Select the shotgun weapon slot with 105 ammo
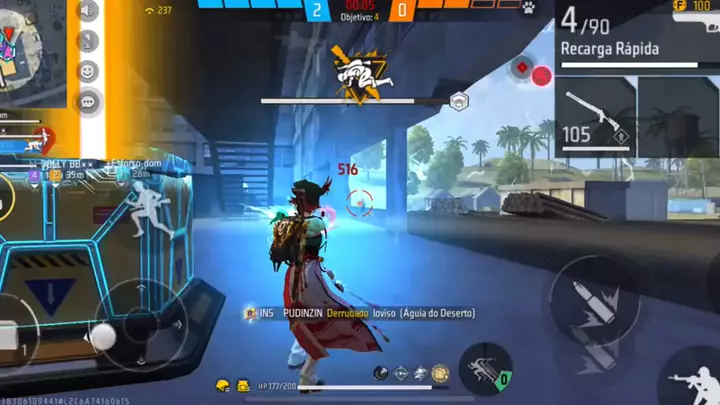Viewport: 720px width, 405px height. coord(596,117)
